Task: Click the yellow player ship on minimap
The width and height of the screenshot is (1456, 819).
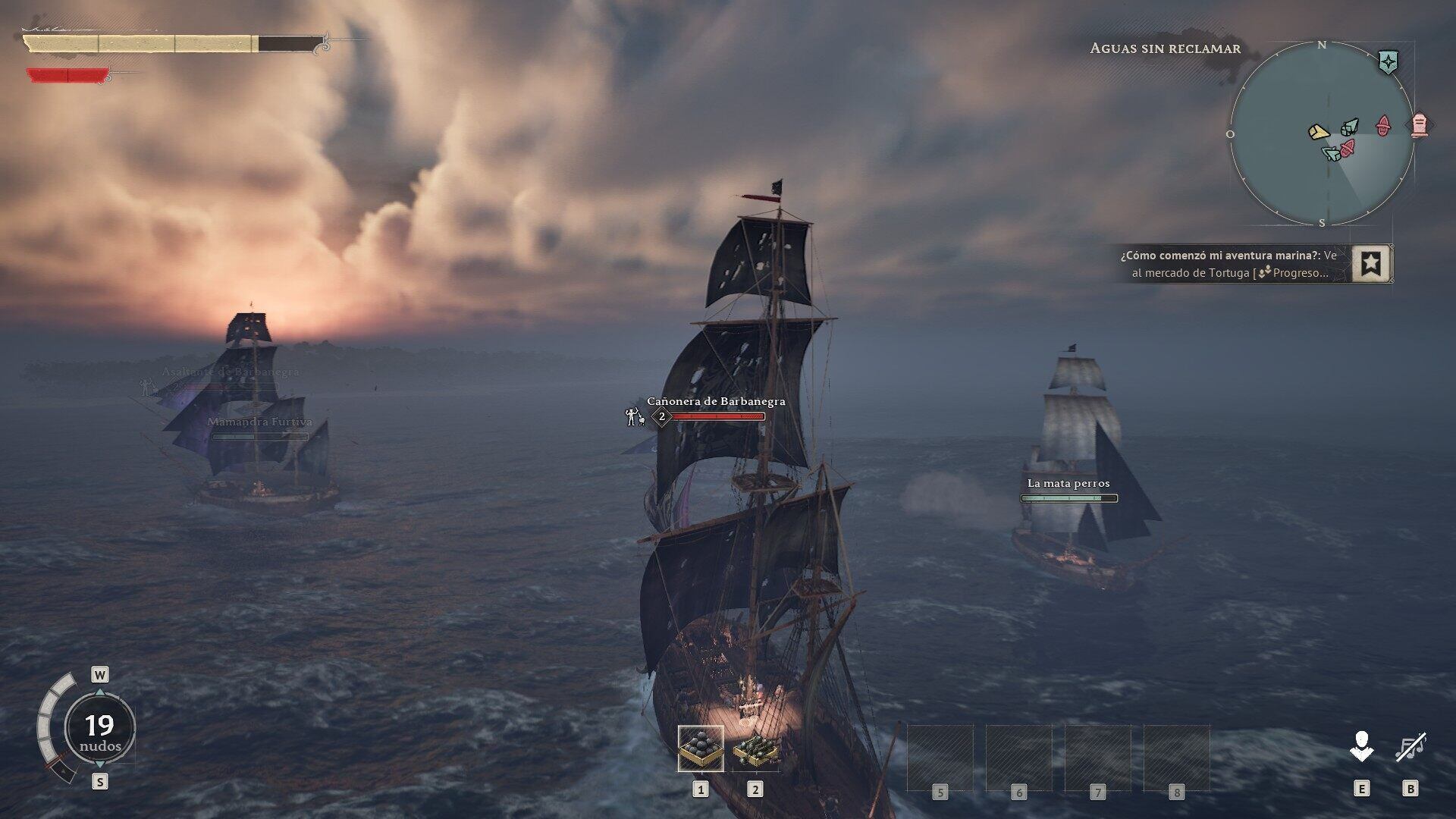Action: coord(1319,132)
